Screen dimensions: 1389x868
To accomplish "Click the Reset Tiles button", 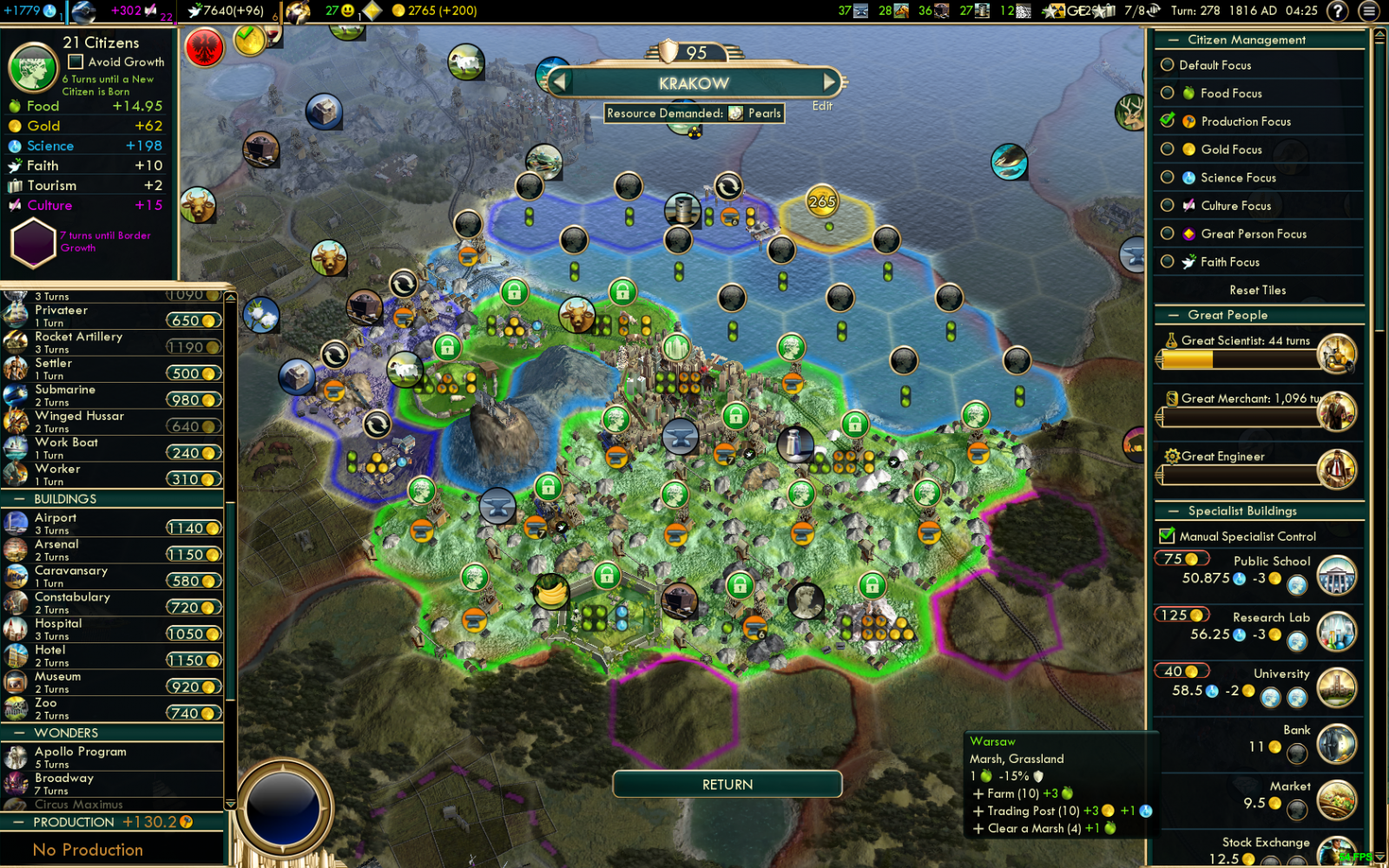I will point(1257,290).
